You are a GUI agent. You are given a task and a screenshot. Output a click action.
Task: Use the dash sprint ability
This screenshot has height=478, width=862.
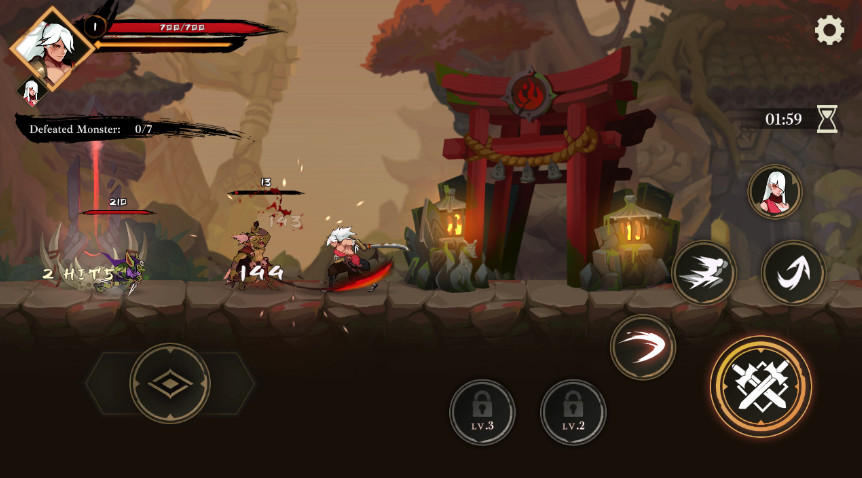tap(704, 273)
